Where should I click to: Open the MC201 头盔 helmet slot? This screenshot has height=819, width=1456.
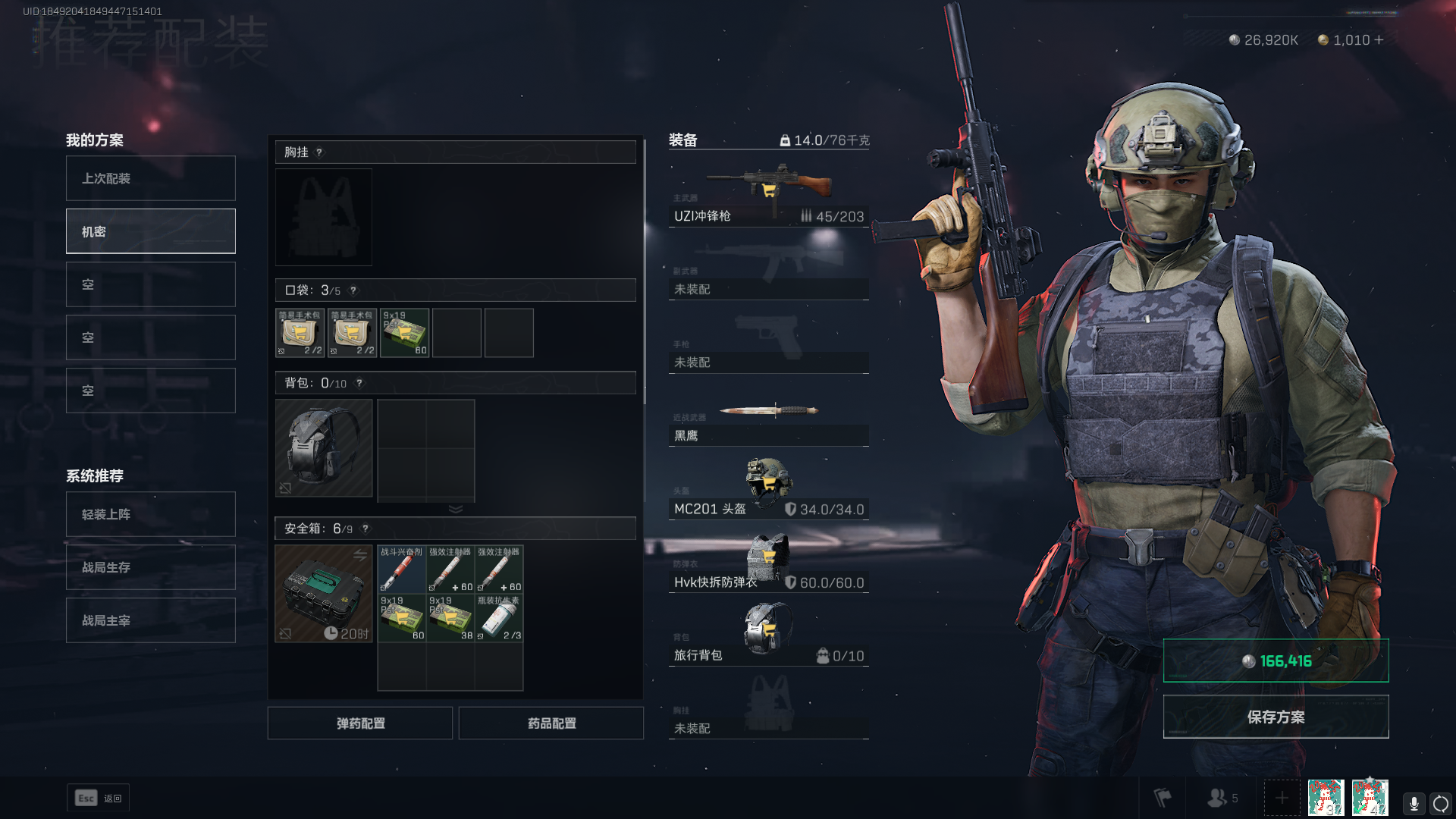pos(768,489)
